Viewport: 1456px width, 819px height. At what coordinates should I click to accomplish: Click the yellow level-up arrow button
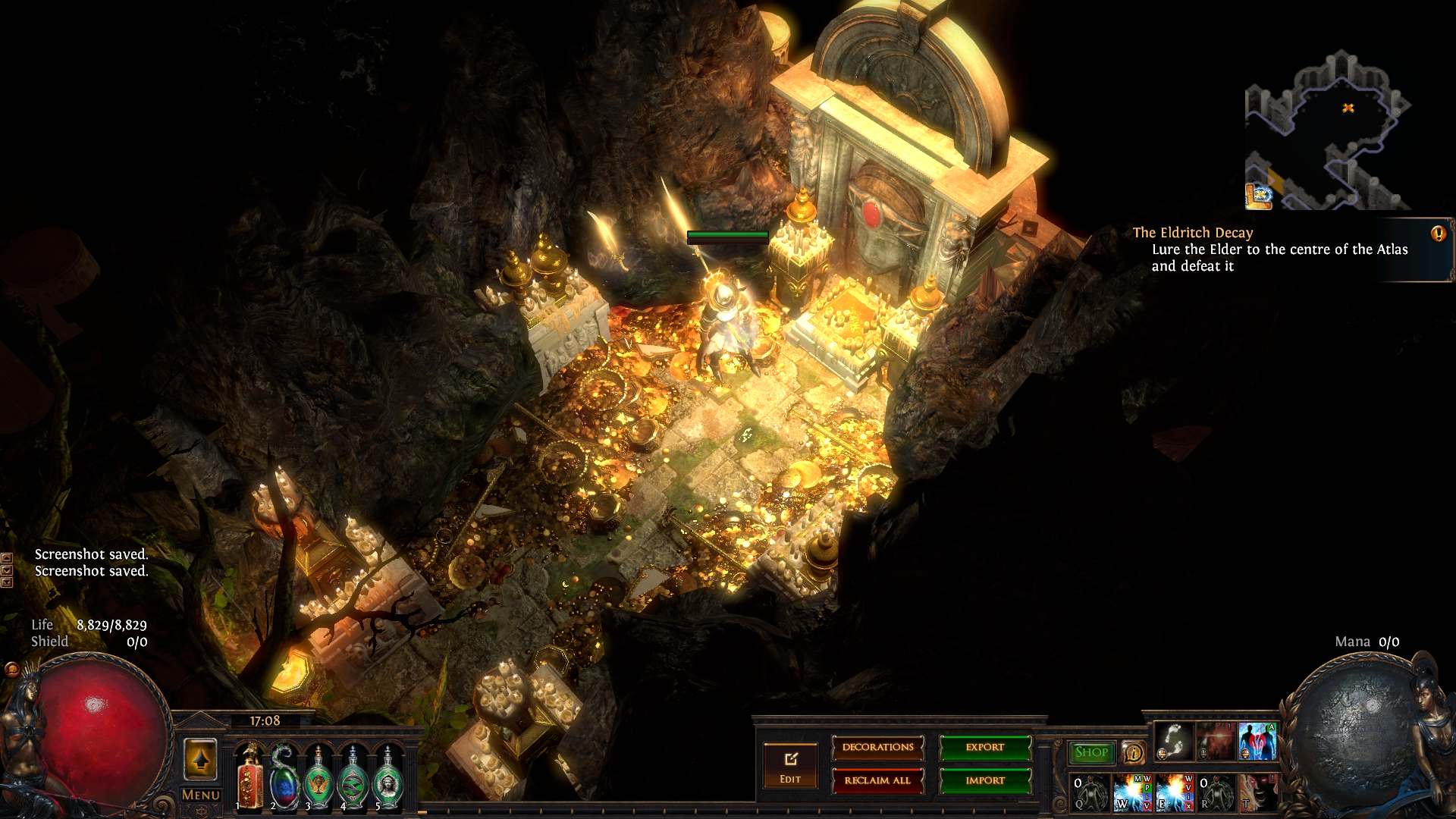coord(201,759)
